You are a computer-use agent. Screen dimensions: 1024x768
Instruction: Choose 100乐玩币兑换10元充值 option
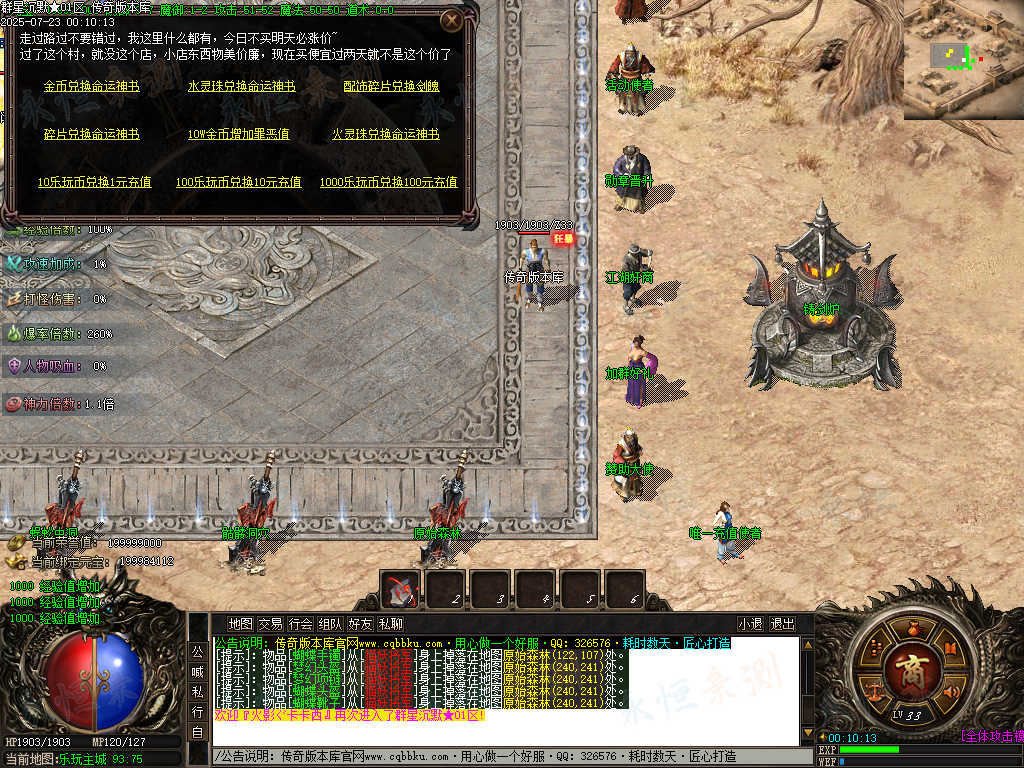(x=239, y=182)
